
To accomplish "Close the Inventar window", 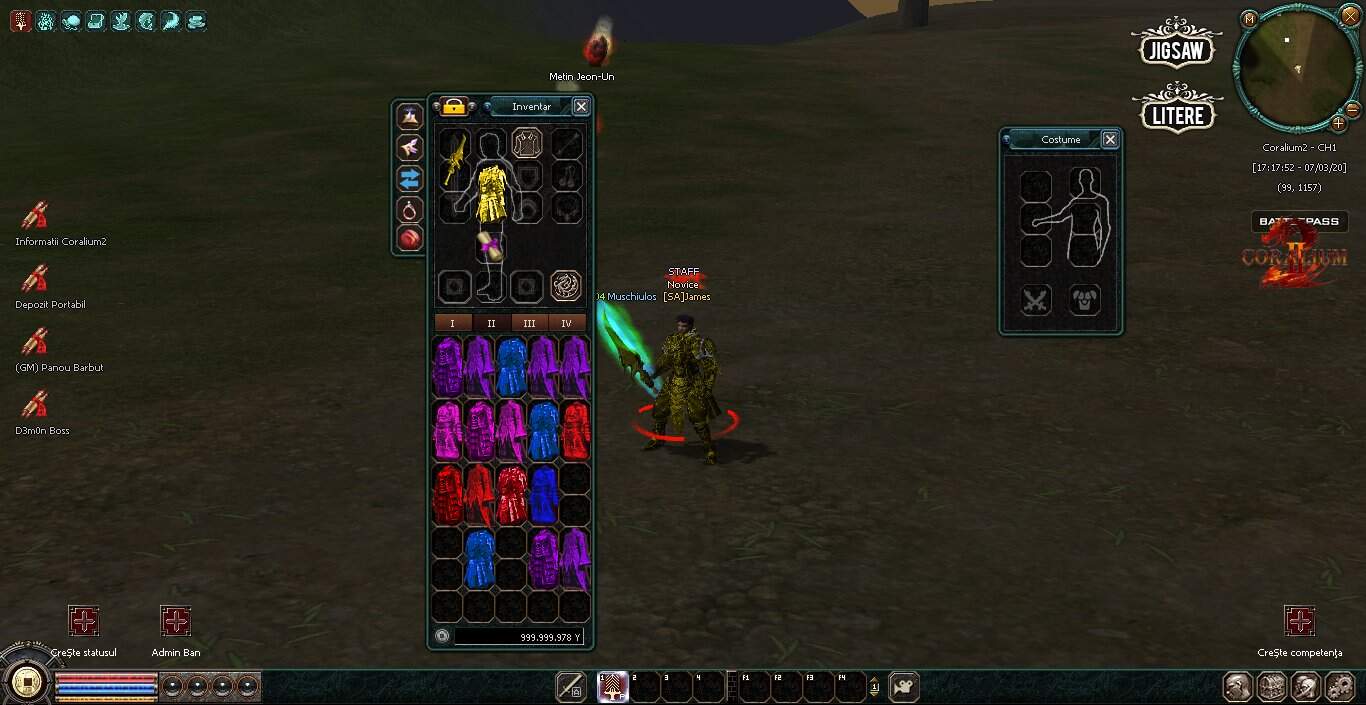I will (x=581, y=106).
